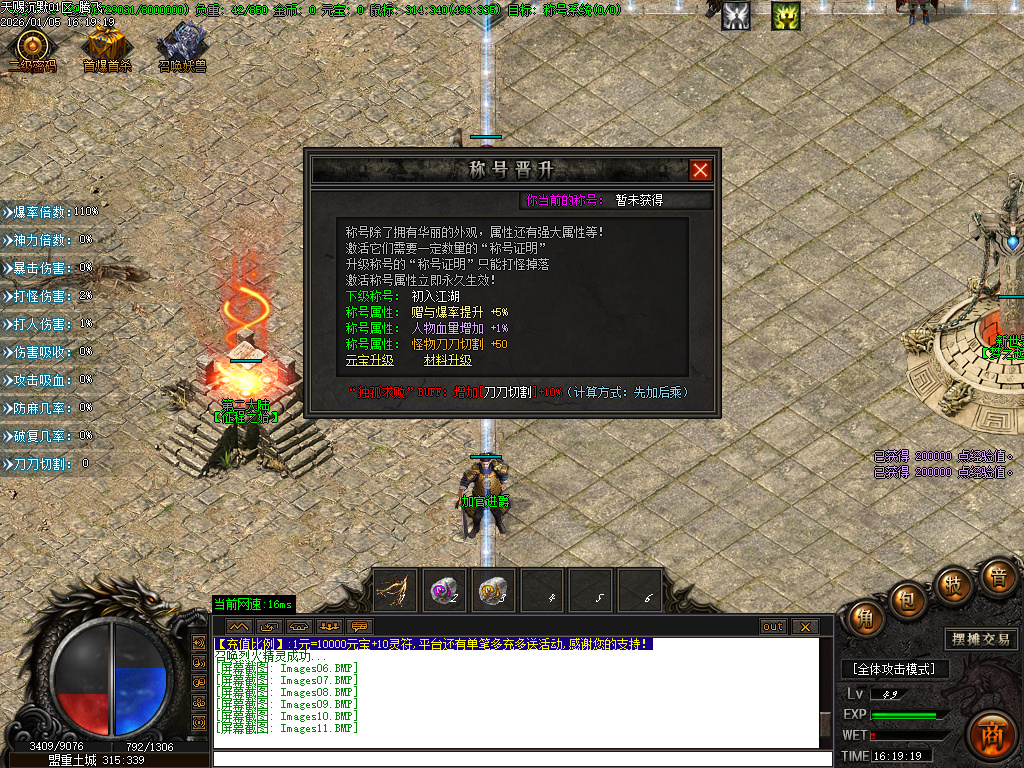This screenshot has width=1024, height=768.
Task: Select the golden branch item in hotbar
Action: pyautogui.click(x=396, y=590)
